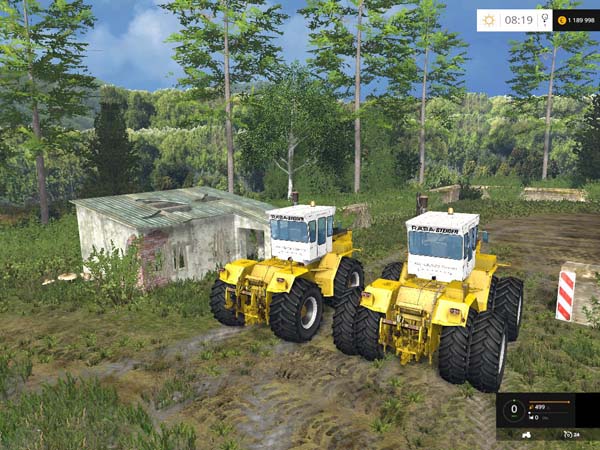Image resolution: width=600 pixels, height=450 pixels.
Task: Click the sunny weather icon
Action: click(x=489, y=20)
